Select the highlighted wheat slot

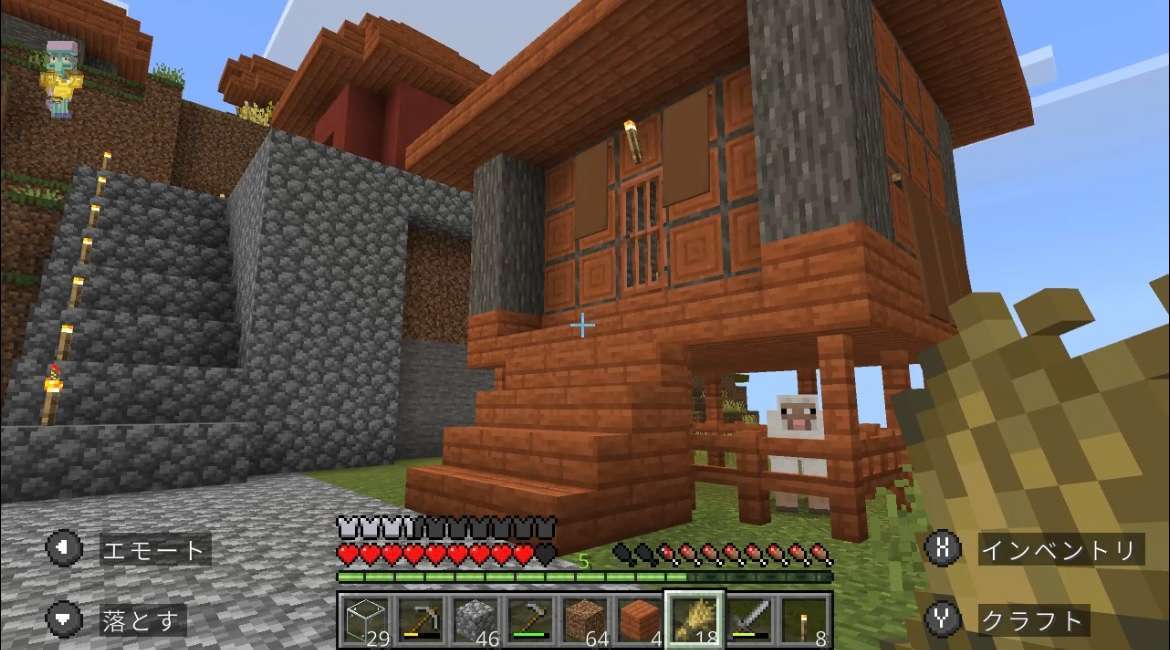pos(693,620)
